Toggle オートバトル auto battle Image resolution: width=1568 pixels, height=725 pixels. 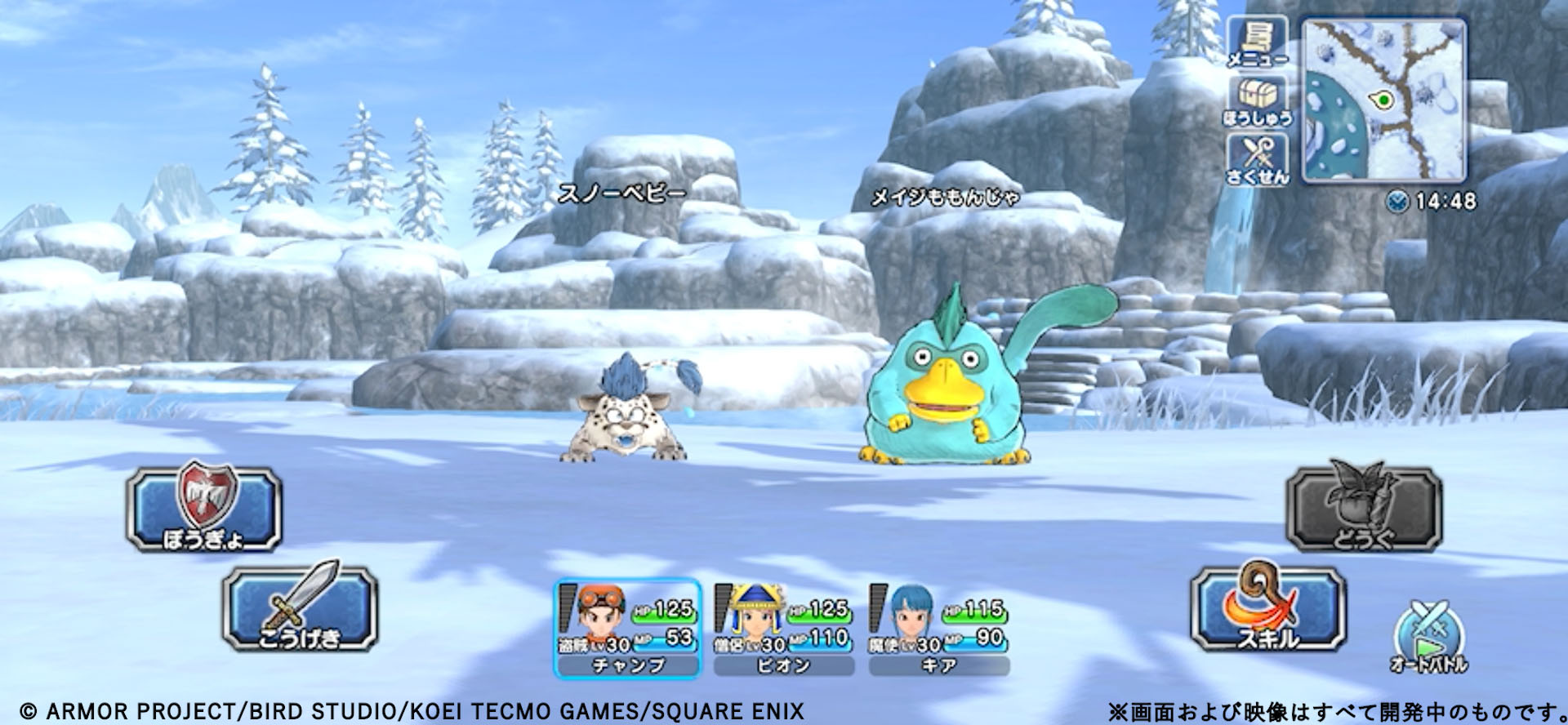point(1429,638)
